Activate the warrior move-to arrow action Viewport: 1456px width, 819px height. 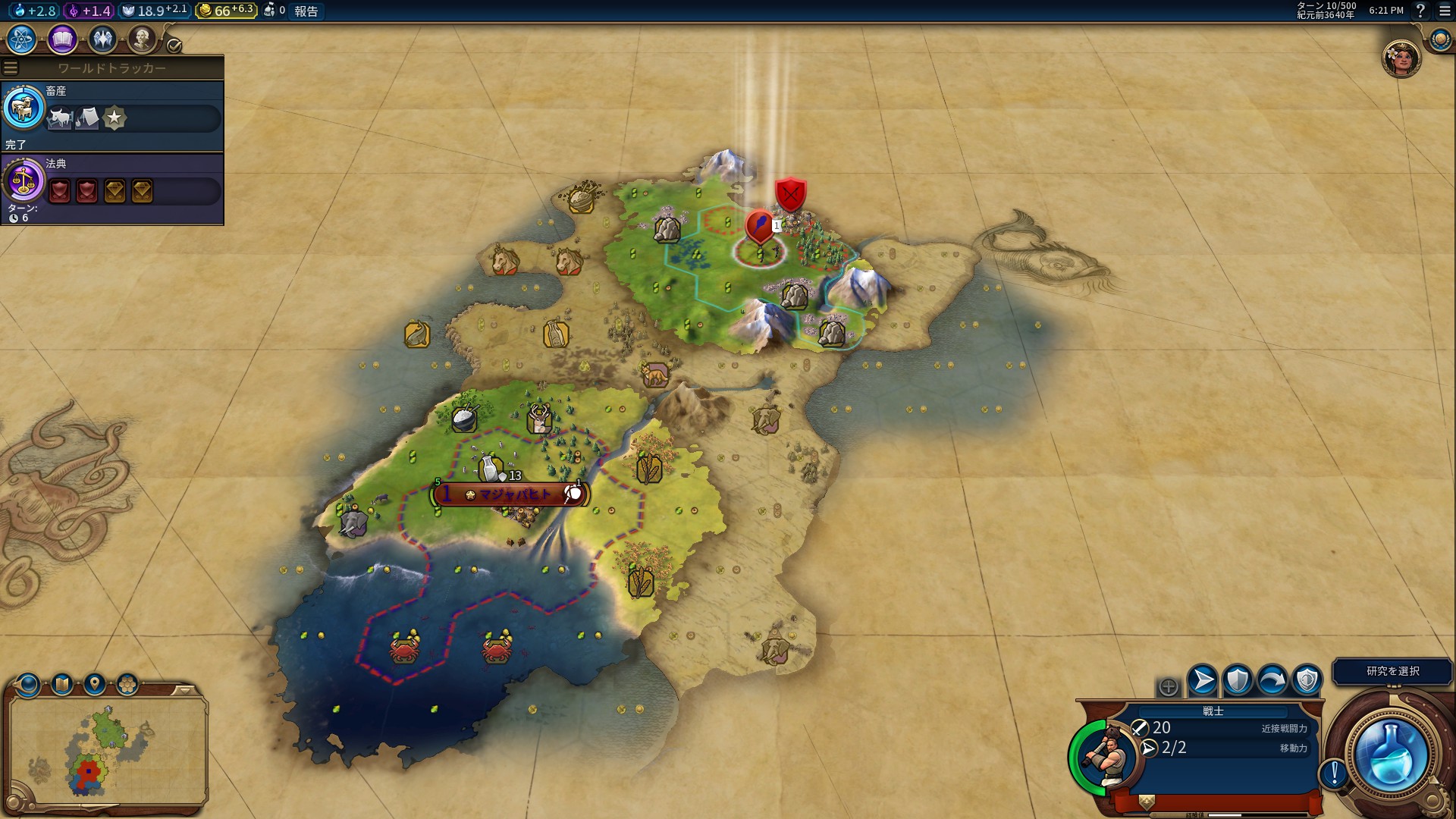click(x=1203, y=680)
